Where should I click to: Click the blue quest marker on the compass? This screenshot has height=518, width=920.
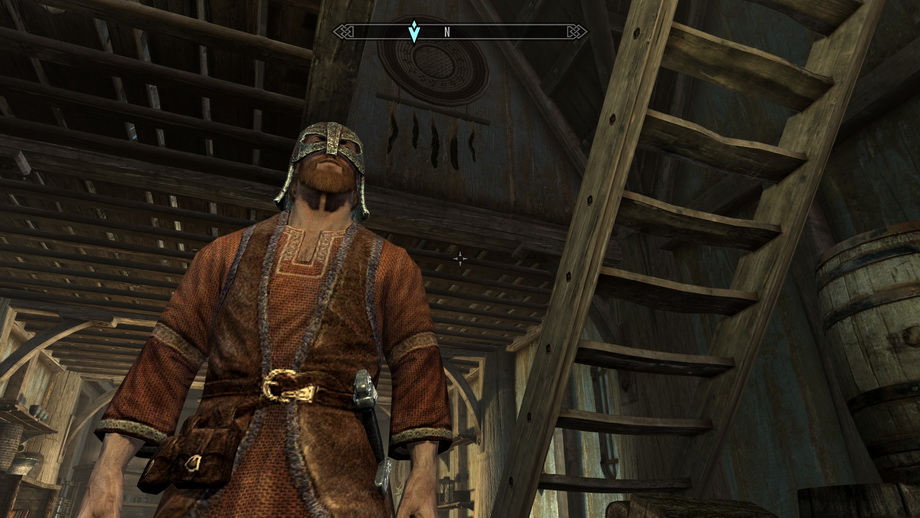(x=413, y=32)
